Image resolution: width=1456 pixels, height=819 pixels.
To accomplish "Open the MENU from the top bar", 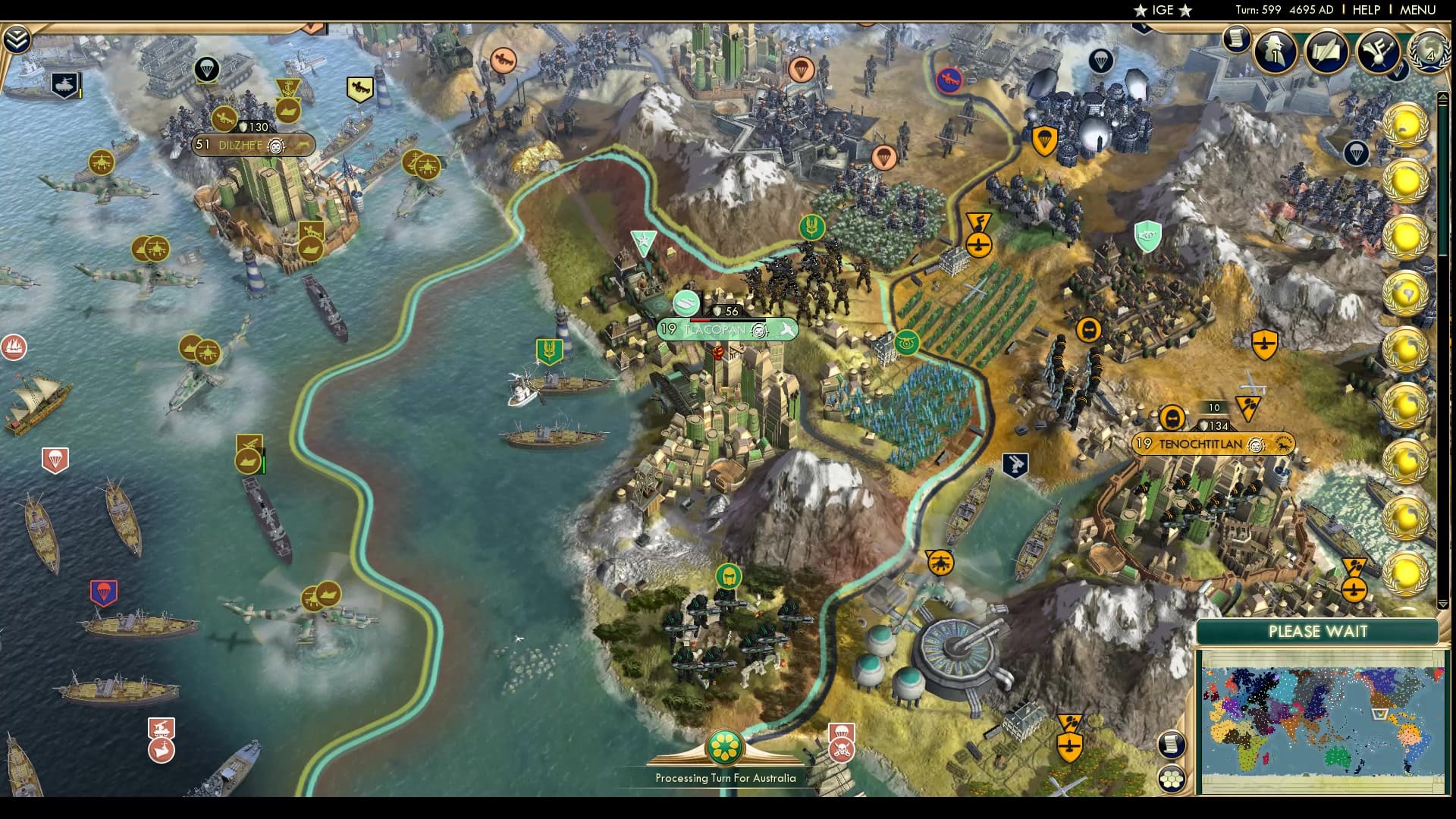I will [1421, 10].
